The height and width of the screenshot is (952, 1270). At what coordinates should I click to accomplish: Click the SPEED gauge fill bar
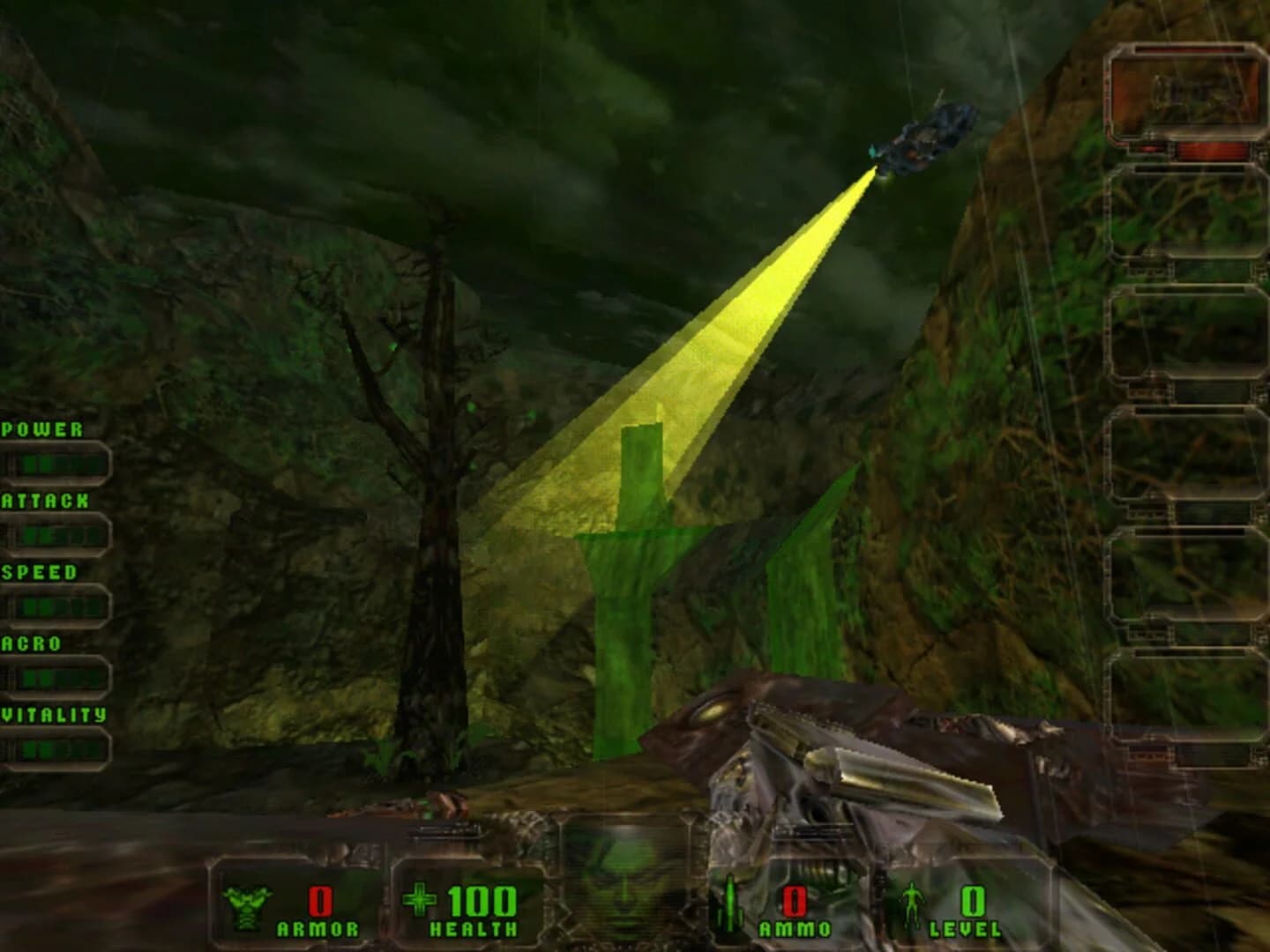point(57,604)
